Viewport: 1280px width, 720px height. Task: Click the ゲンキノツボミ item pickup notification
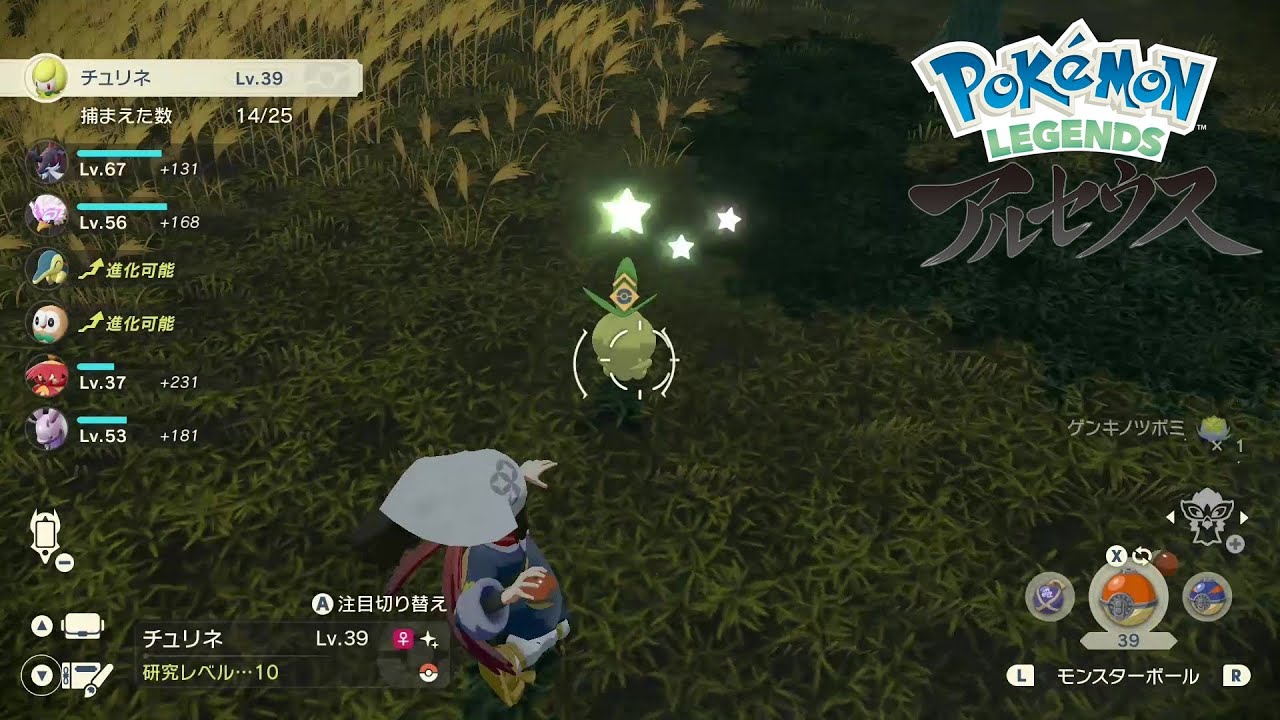[1150, 427]
